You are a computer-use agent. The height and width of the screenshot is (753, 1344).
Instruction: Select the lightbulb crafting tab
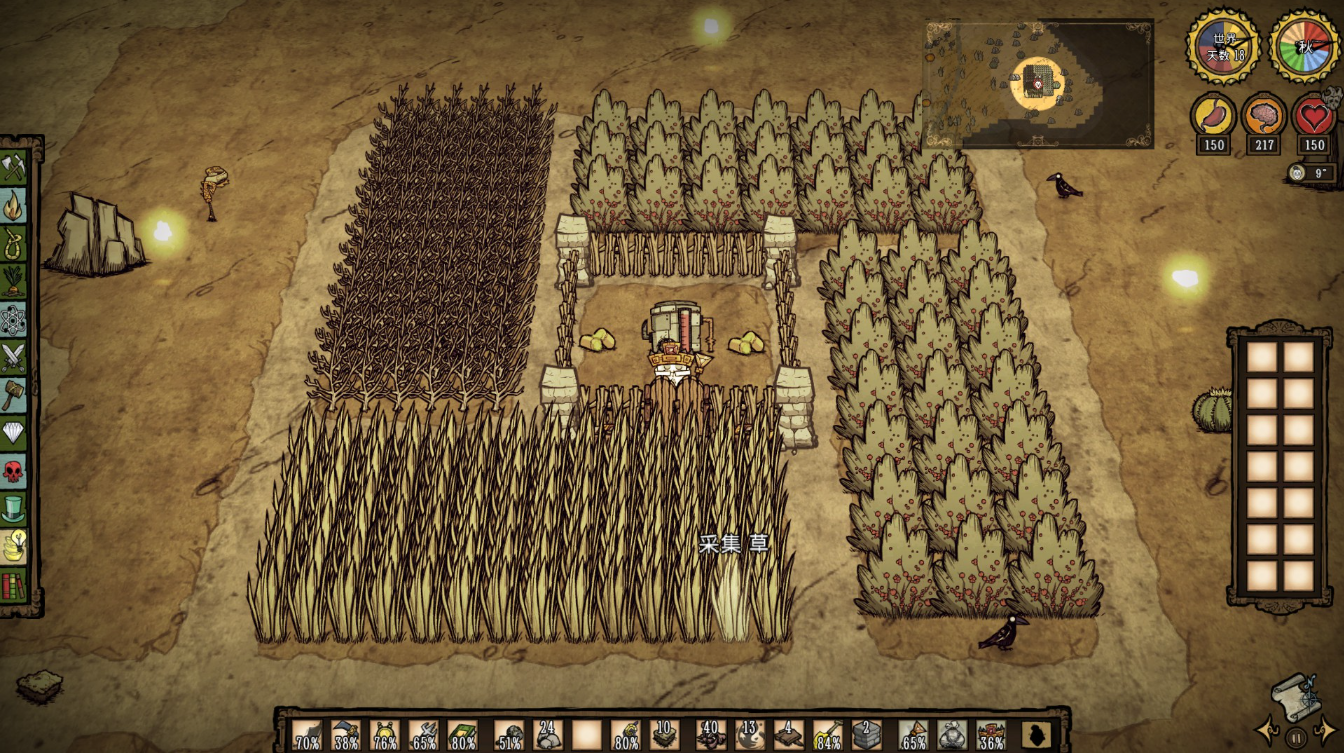tap(14, 547)
